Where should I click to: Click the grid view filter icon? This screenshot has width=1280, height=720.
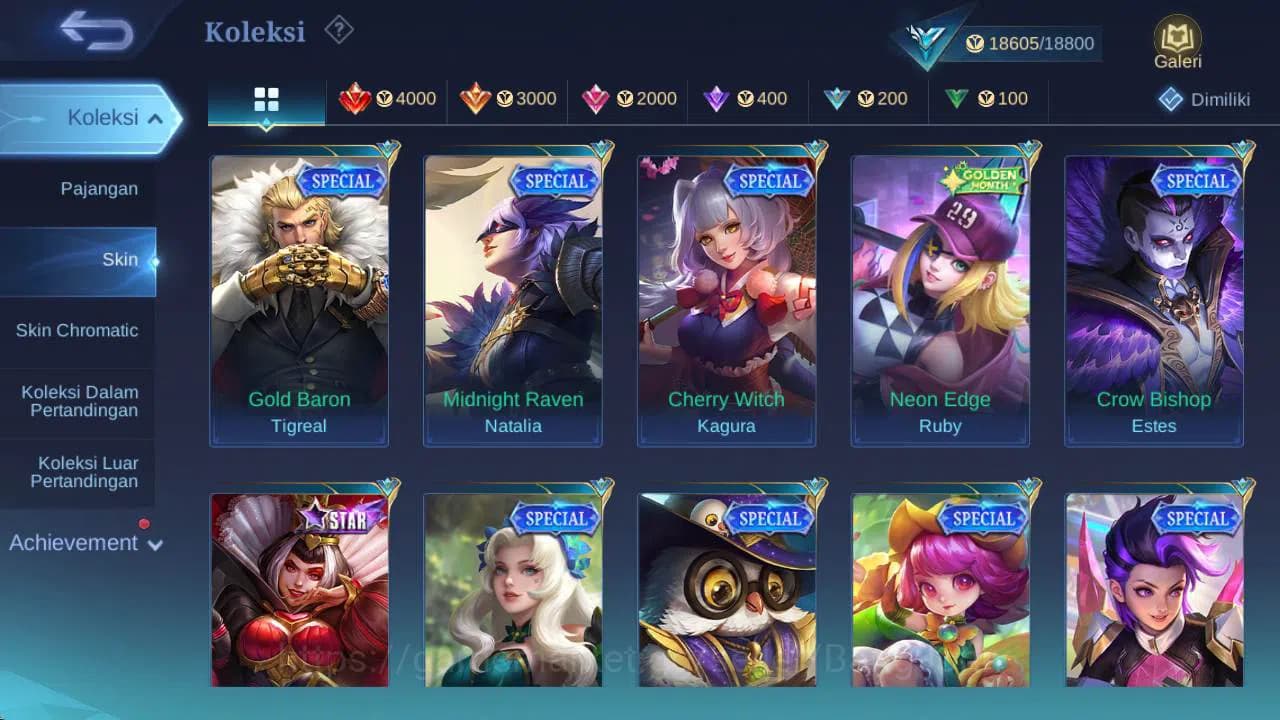point(266,99)
